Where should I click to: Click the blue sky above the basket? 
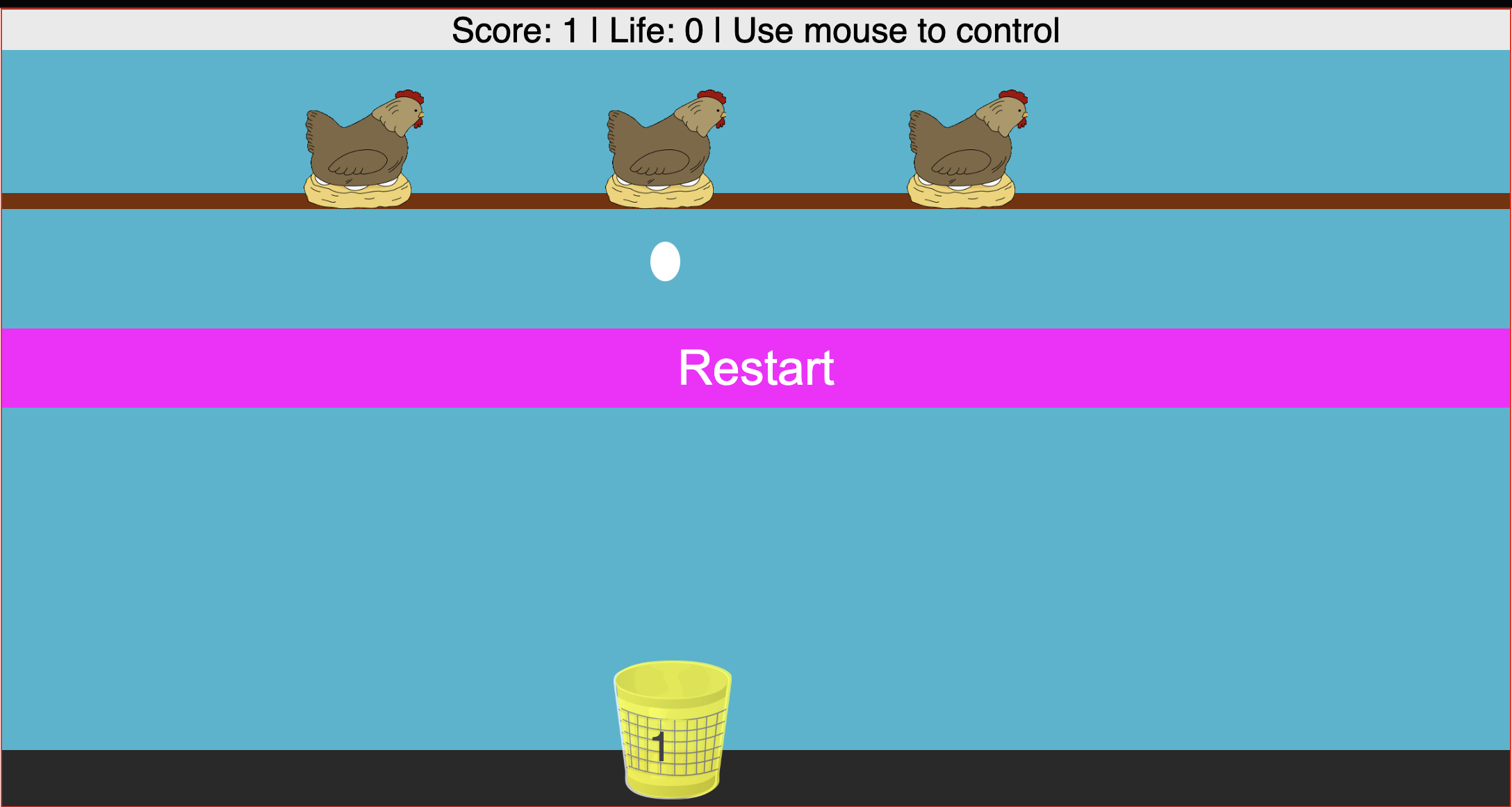click(671, 556)
